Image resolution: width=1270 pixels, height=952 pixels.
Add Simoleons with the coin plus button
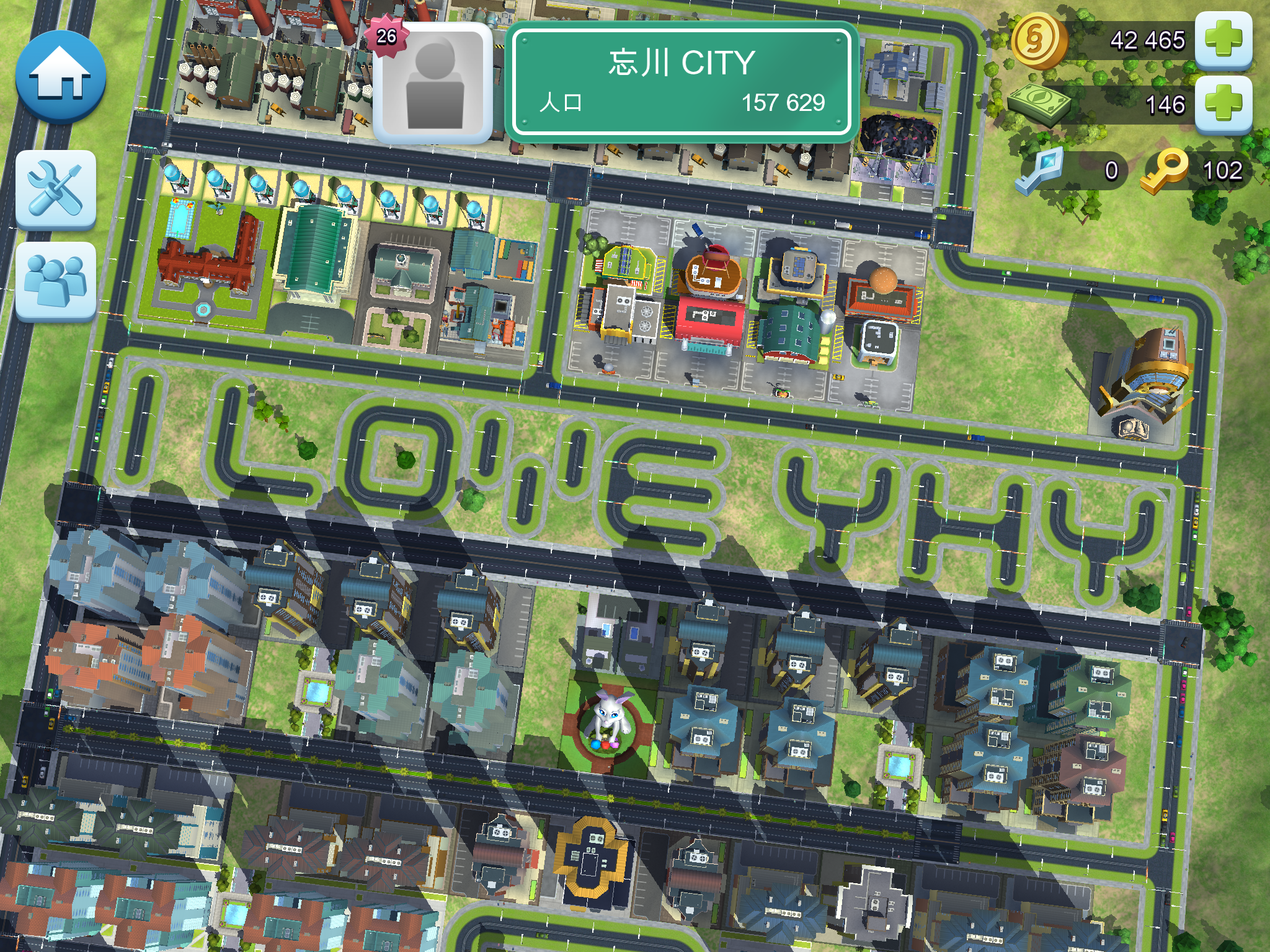(1223, 40)
